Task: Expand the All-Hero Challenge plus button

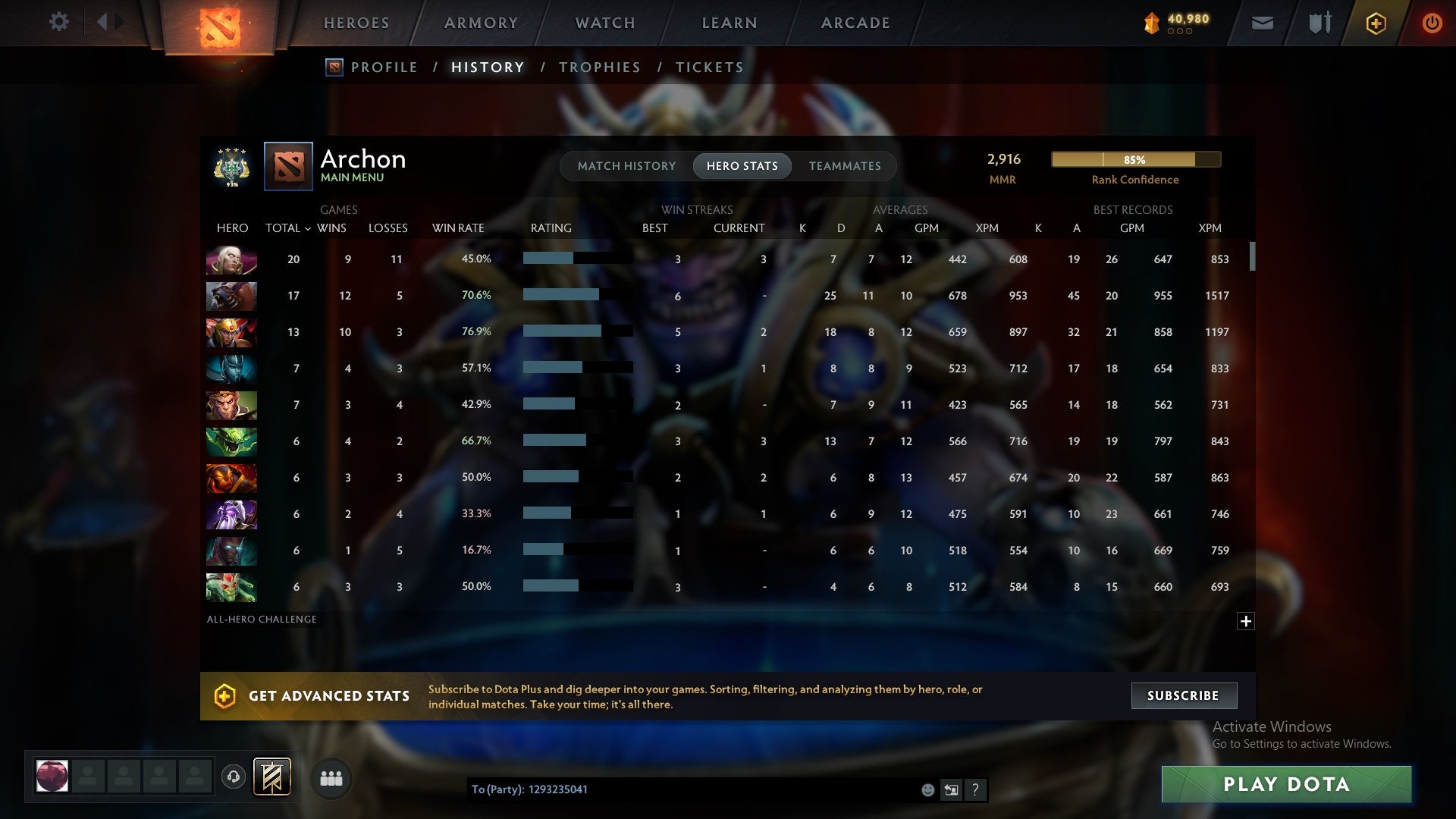Action: (1246, 621)
